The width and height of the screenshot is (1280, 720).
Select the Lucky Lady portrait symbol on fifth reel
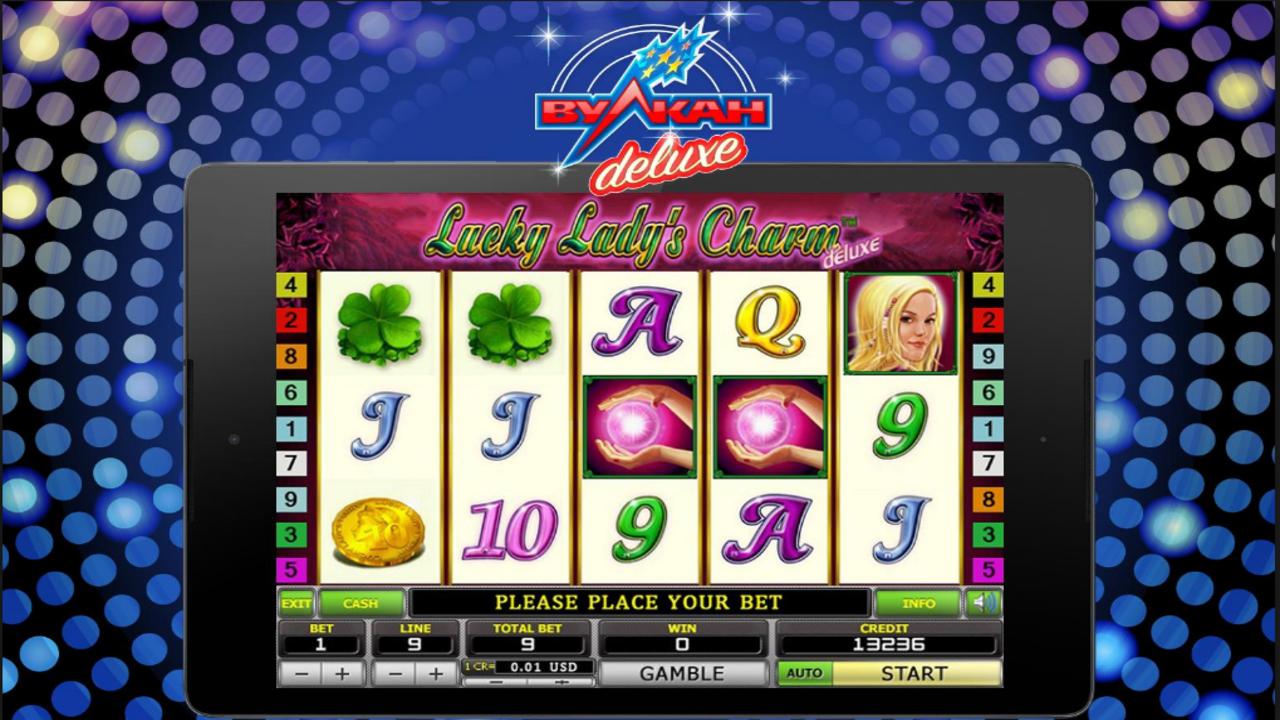(x=898, y=323)
